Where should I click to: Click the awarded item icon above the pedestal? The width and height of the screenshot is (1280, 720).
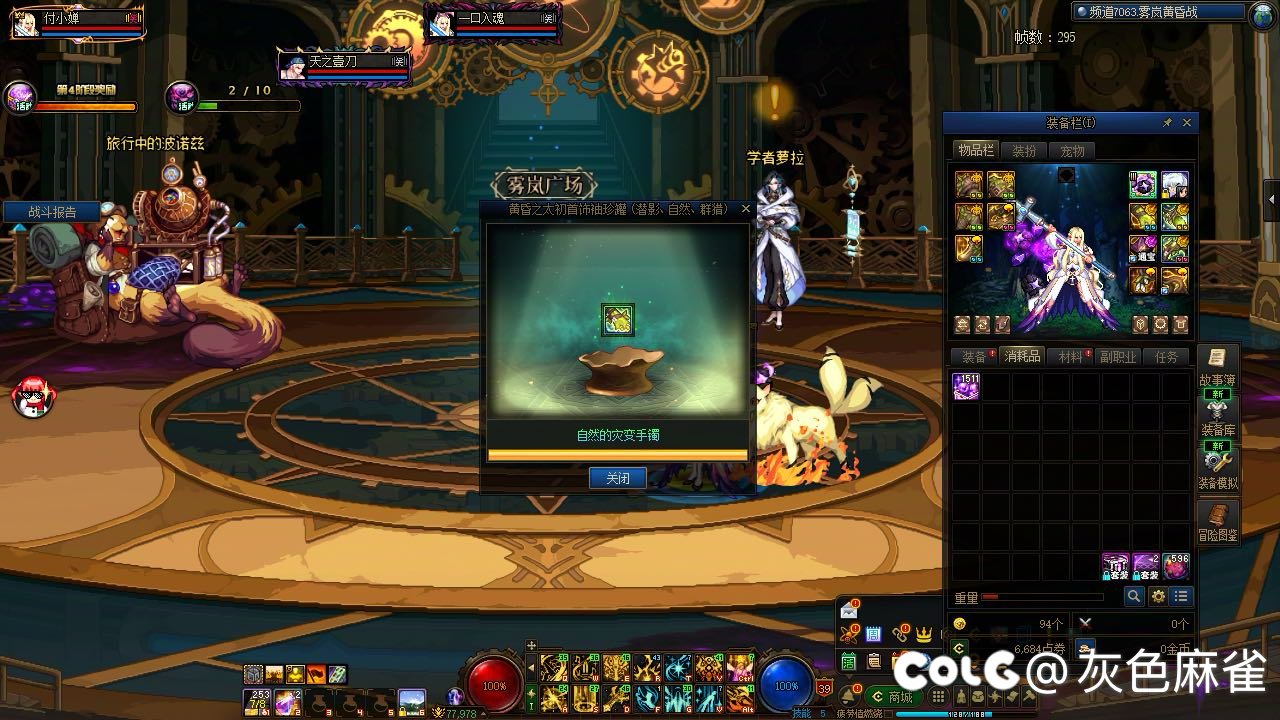coord(617,320)
